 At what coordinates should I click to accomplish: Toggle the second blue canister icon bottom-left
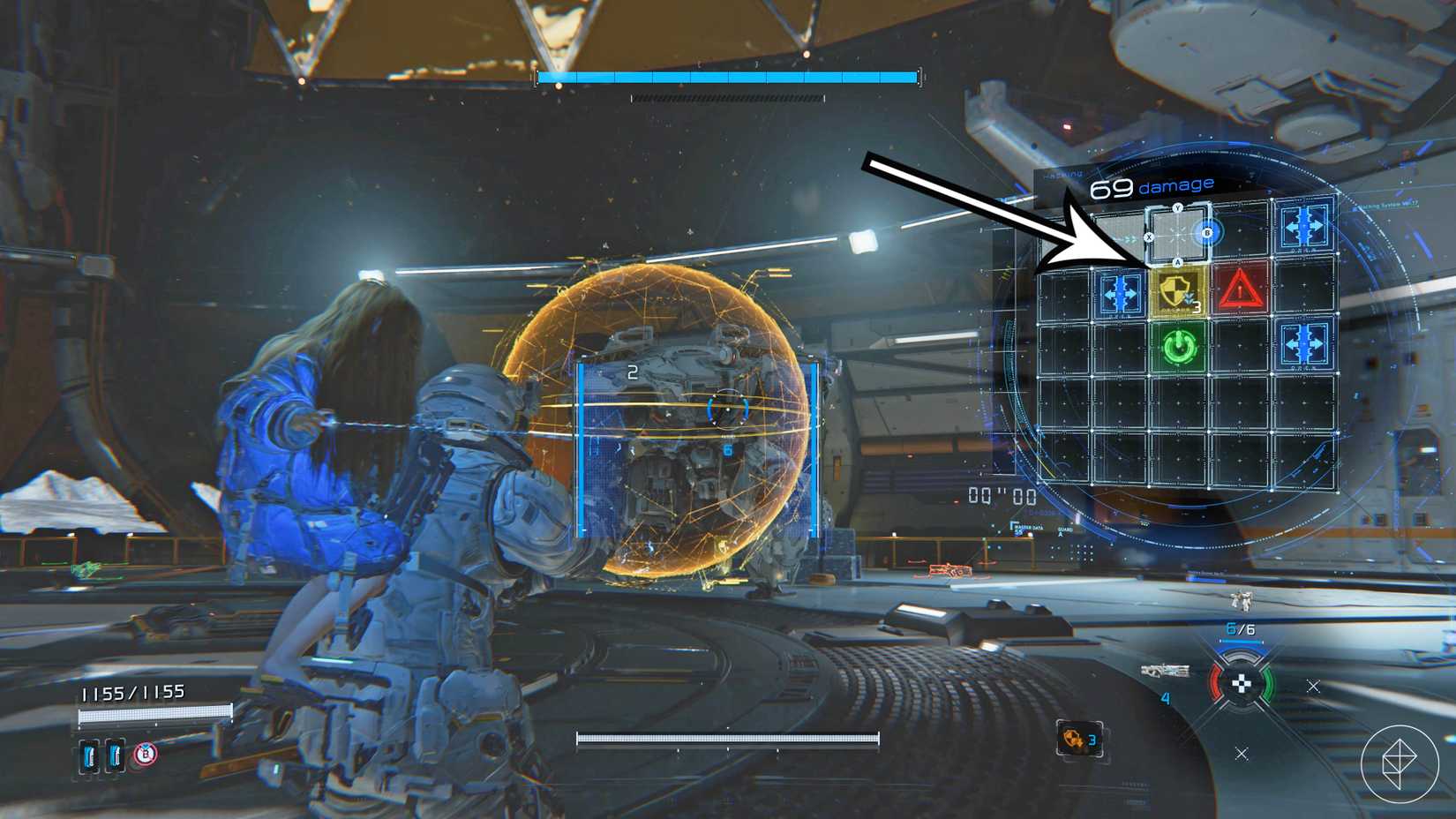click(x=115, y=756)
